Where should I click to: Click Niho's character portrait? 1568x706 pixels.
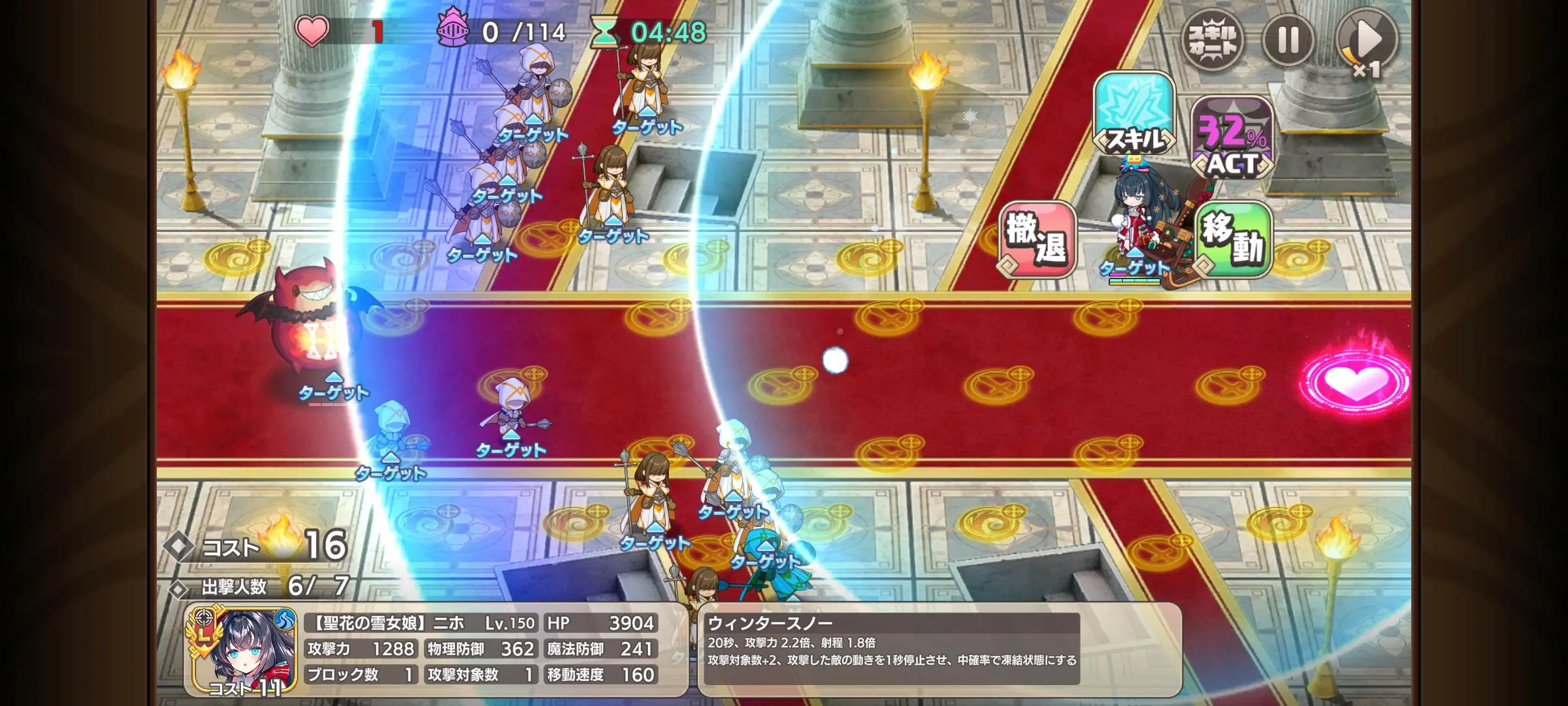(243, 651)
